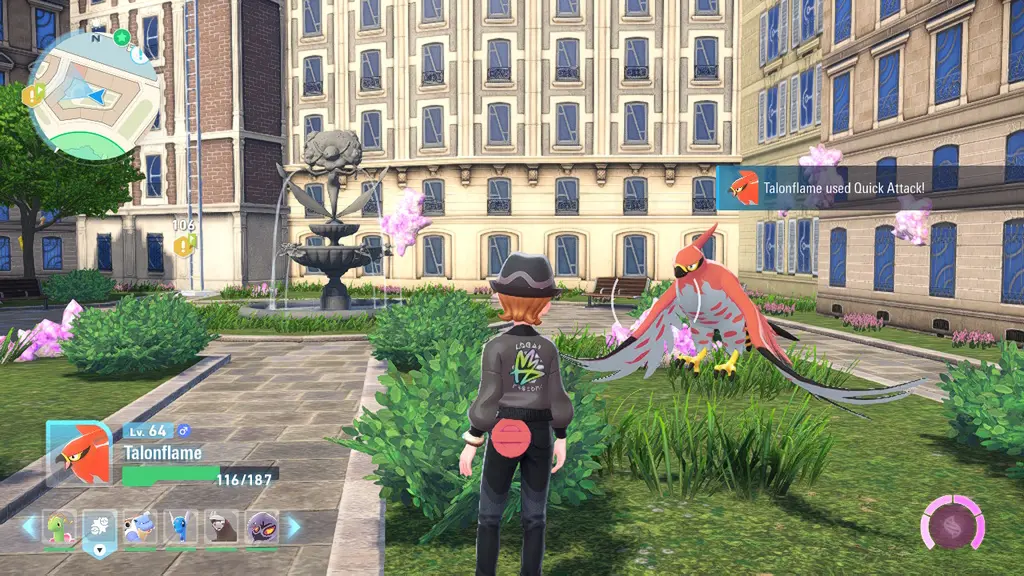Viewport: 1024px width, 576px height.
Task: Select Talonflame's large active portrait
Action: (x=78, y=453)
